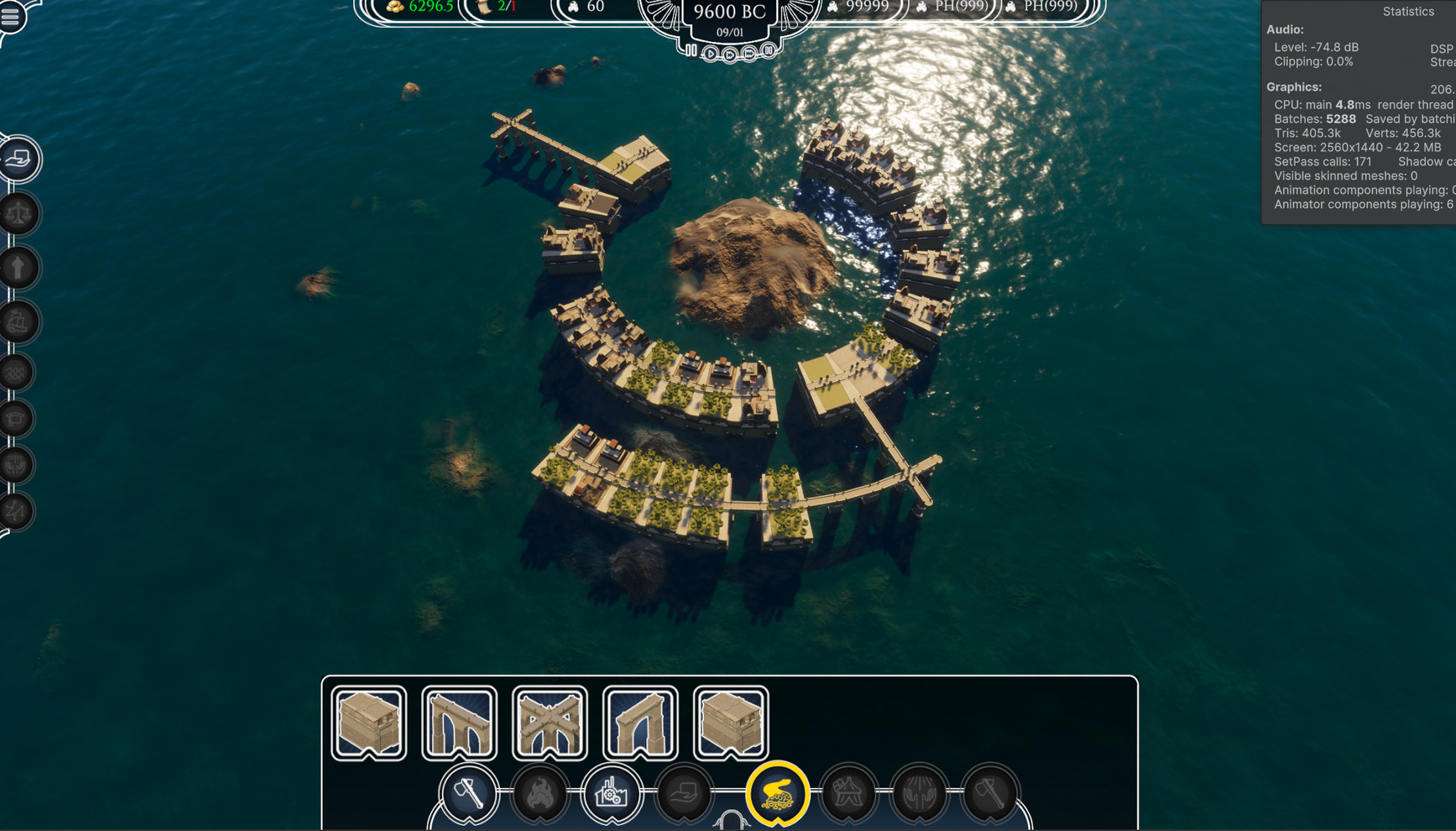Open the sailing ship sidebar panel
Screen dimensions: 1456x831
point(18,321)
